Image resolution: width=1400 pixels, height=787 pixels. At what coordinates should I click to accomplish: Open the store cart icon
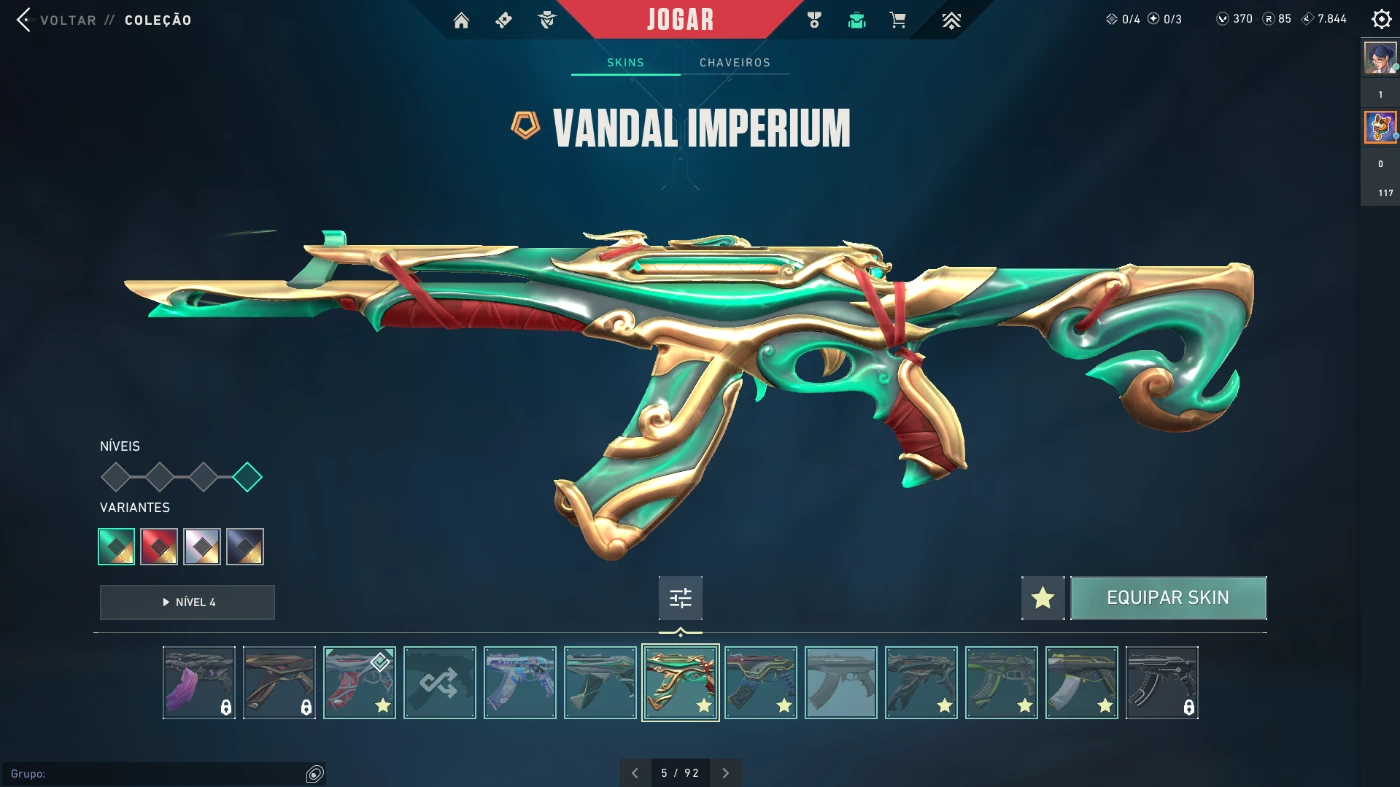coord(898,20)
